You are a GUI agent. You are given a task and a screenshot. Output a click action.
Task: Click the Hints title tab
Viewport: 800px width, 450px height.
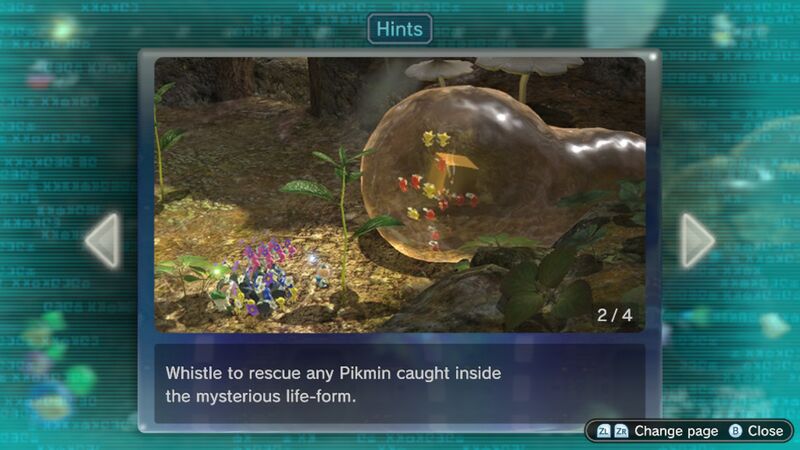pyautogui.click(x=399, y=29)
